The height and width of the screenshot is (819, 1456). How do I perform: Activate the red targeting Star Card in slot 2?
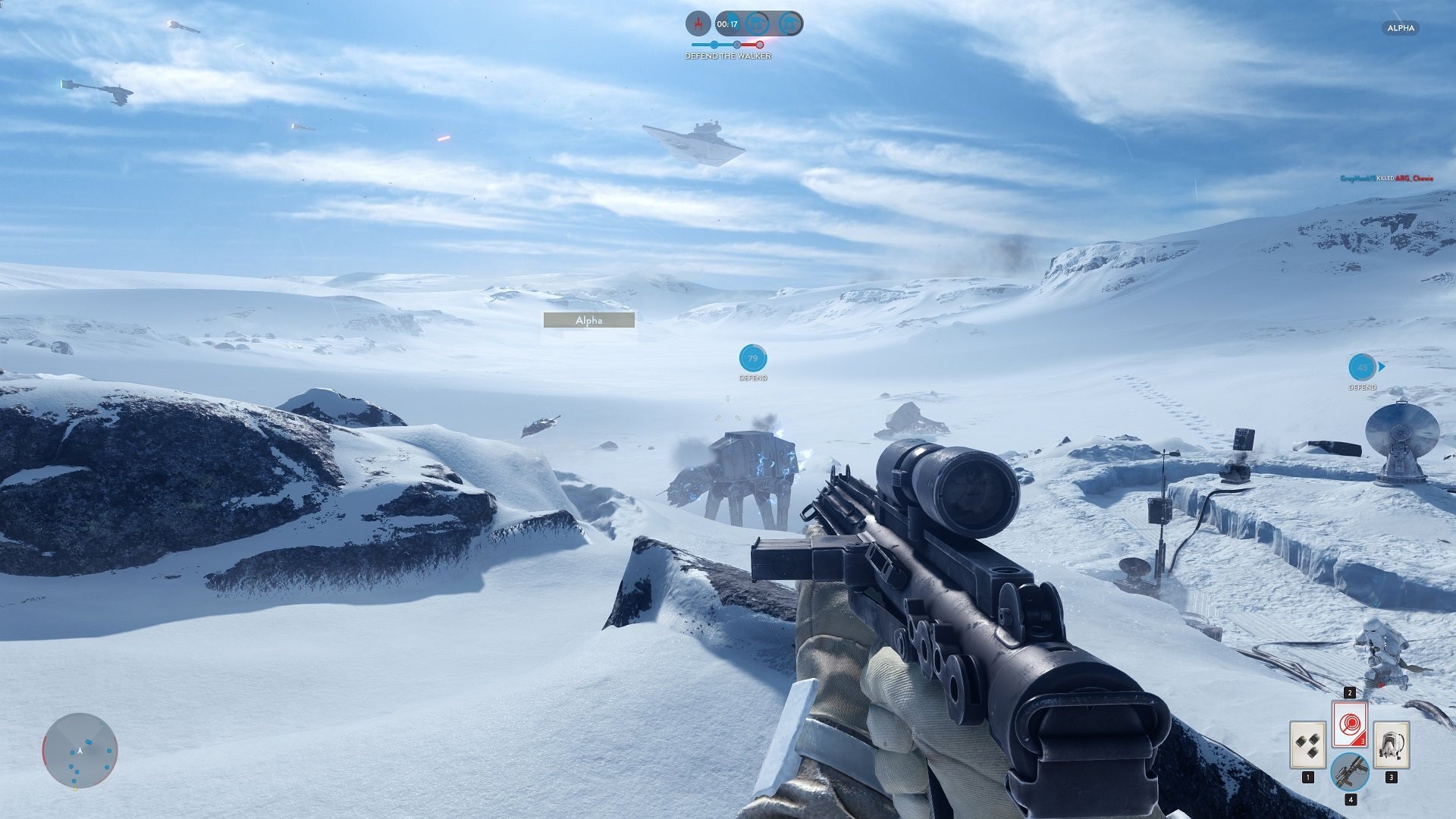(x=1350, y=724)
